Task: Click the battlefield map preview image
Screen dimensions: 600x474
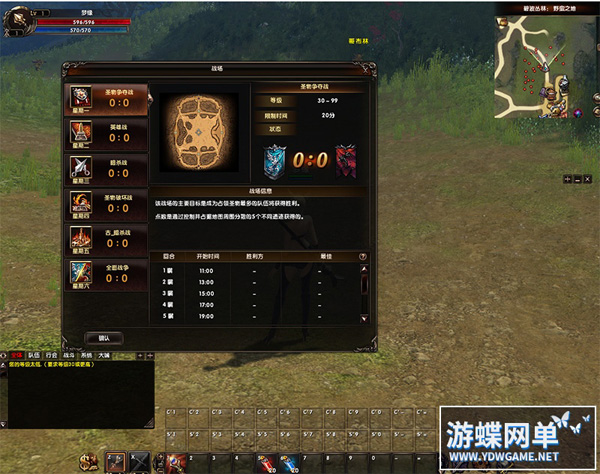Action: coord(200,134)
